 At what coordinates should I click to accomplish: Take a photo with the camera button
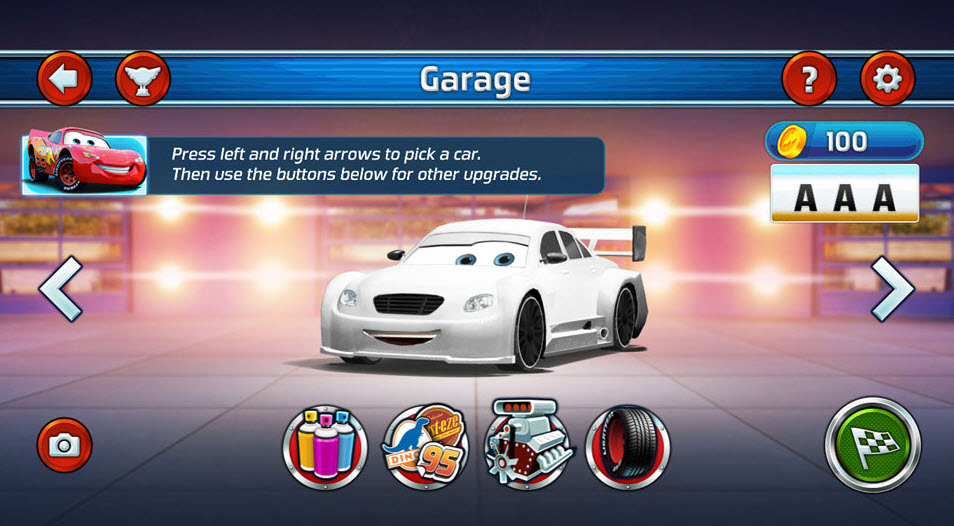[x=65, y=445]
